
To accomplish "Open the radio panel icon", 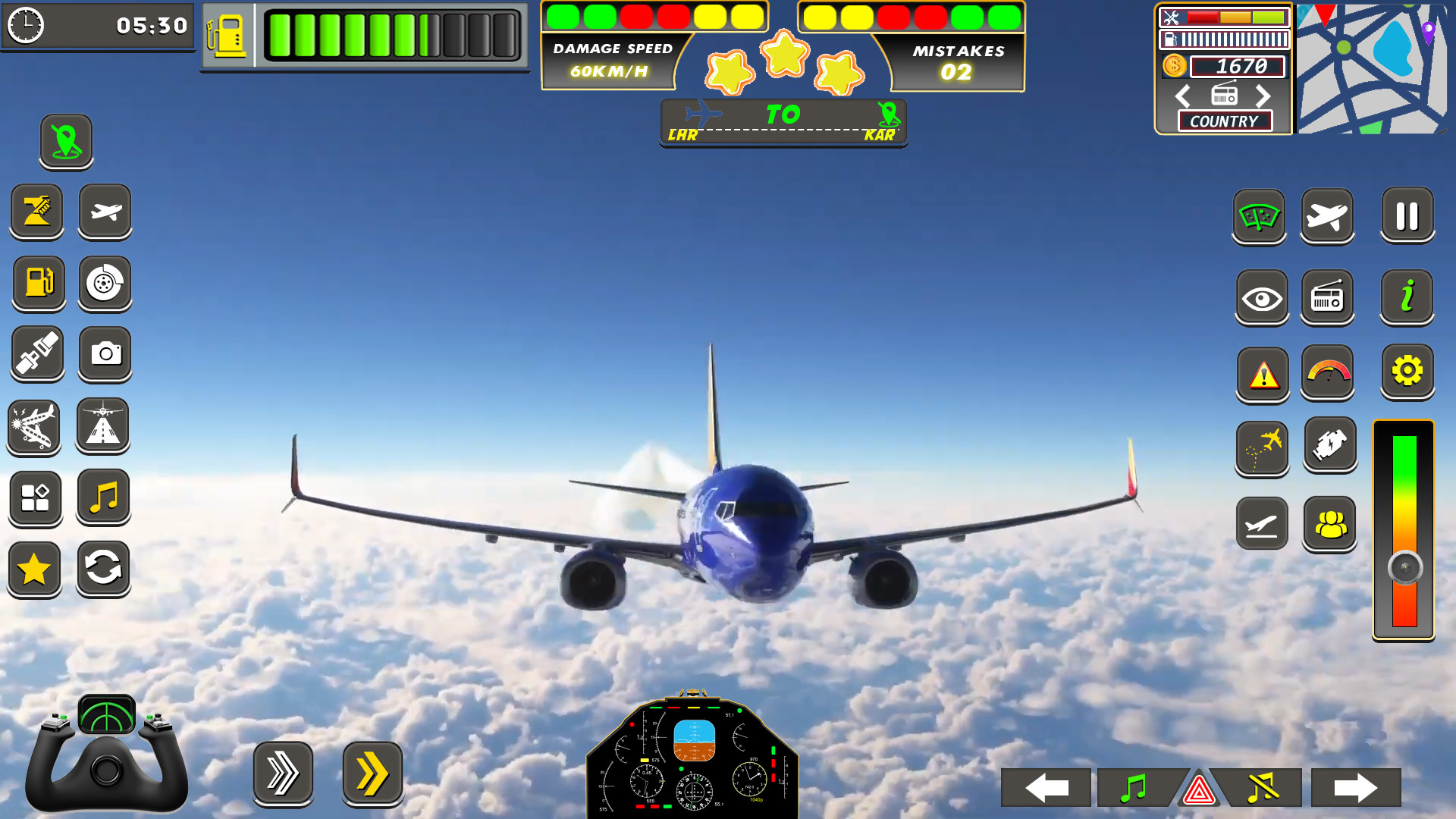I will pos(1328,297).
